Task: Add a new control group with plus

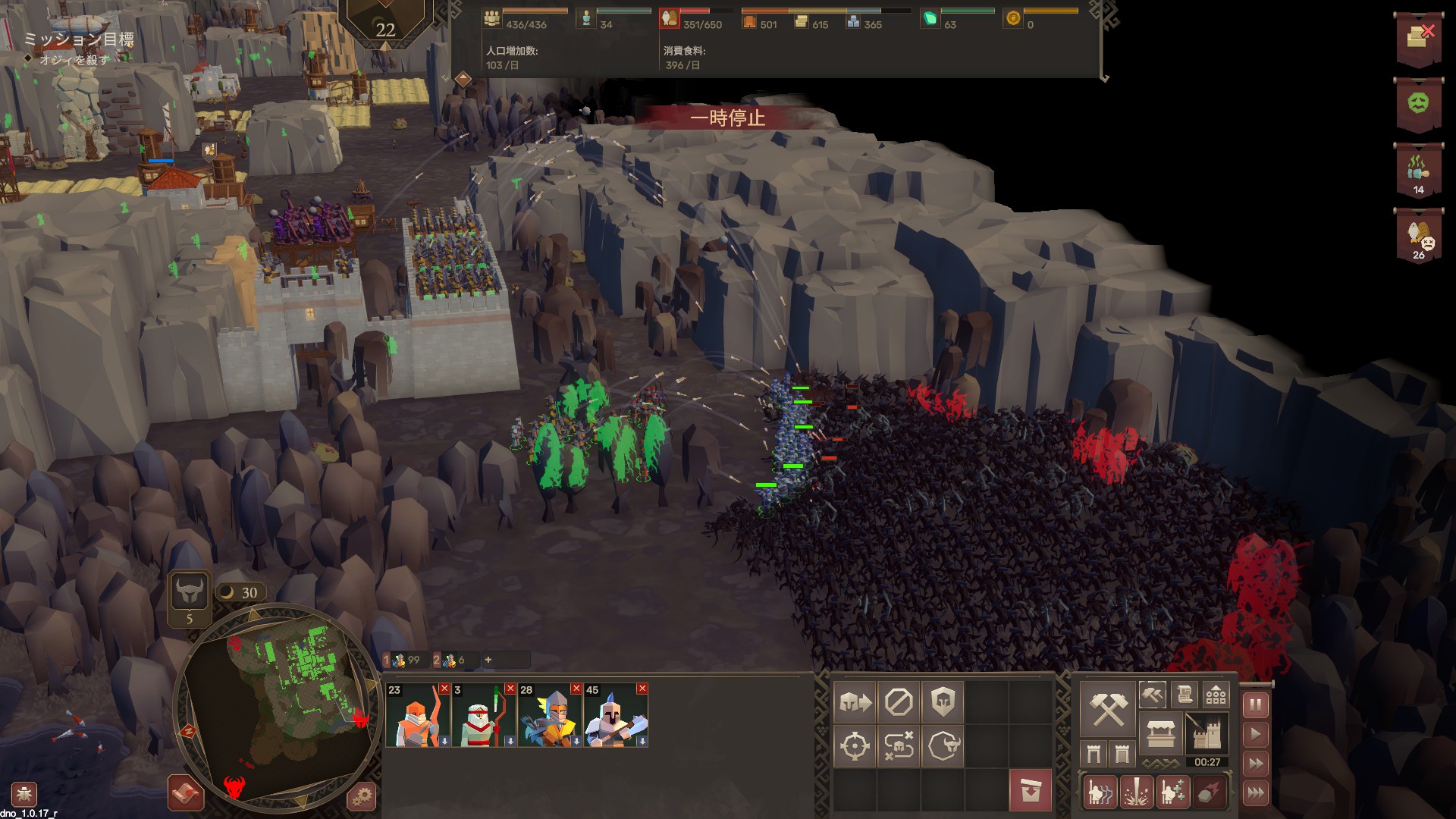Action: pos(488,660)
